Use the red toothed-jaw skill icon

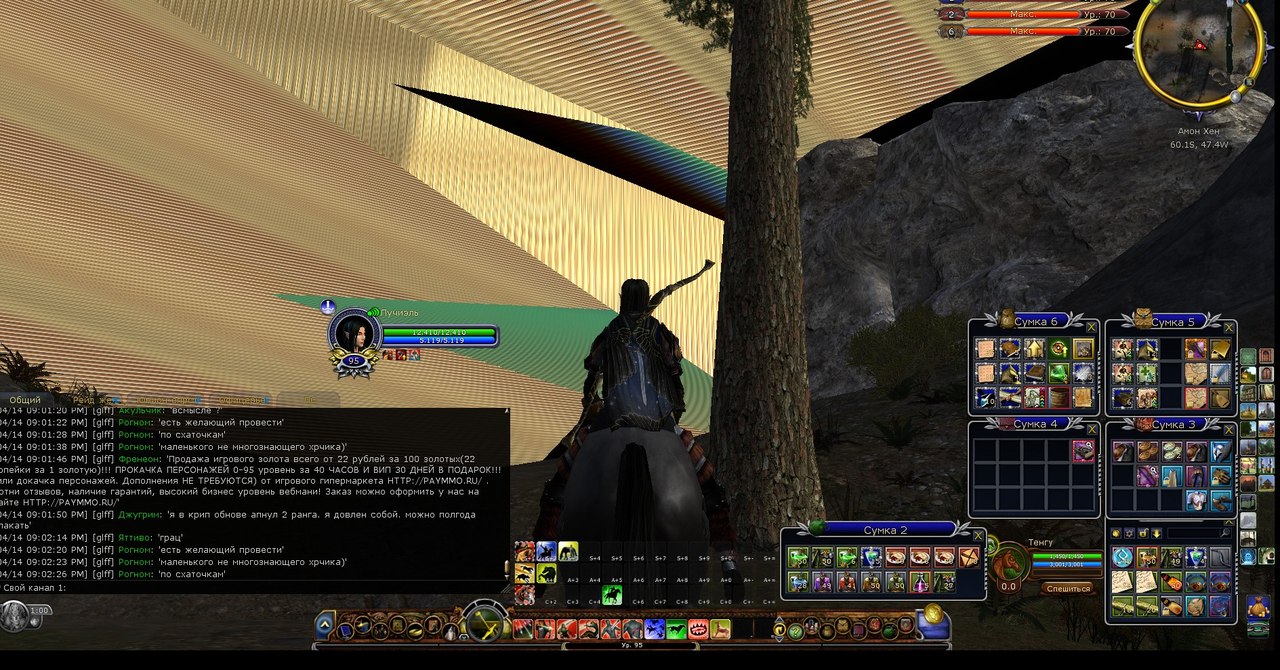tap(698, 629)
